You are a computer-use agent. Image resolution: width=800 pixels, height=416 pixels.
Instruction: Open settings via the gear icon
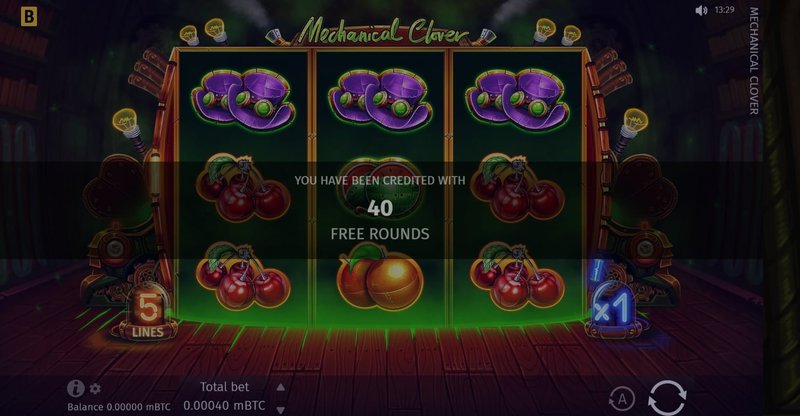(95, 389)
